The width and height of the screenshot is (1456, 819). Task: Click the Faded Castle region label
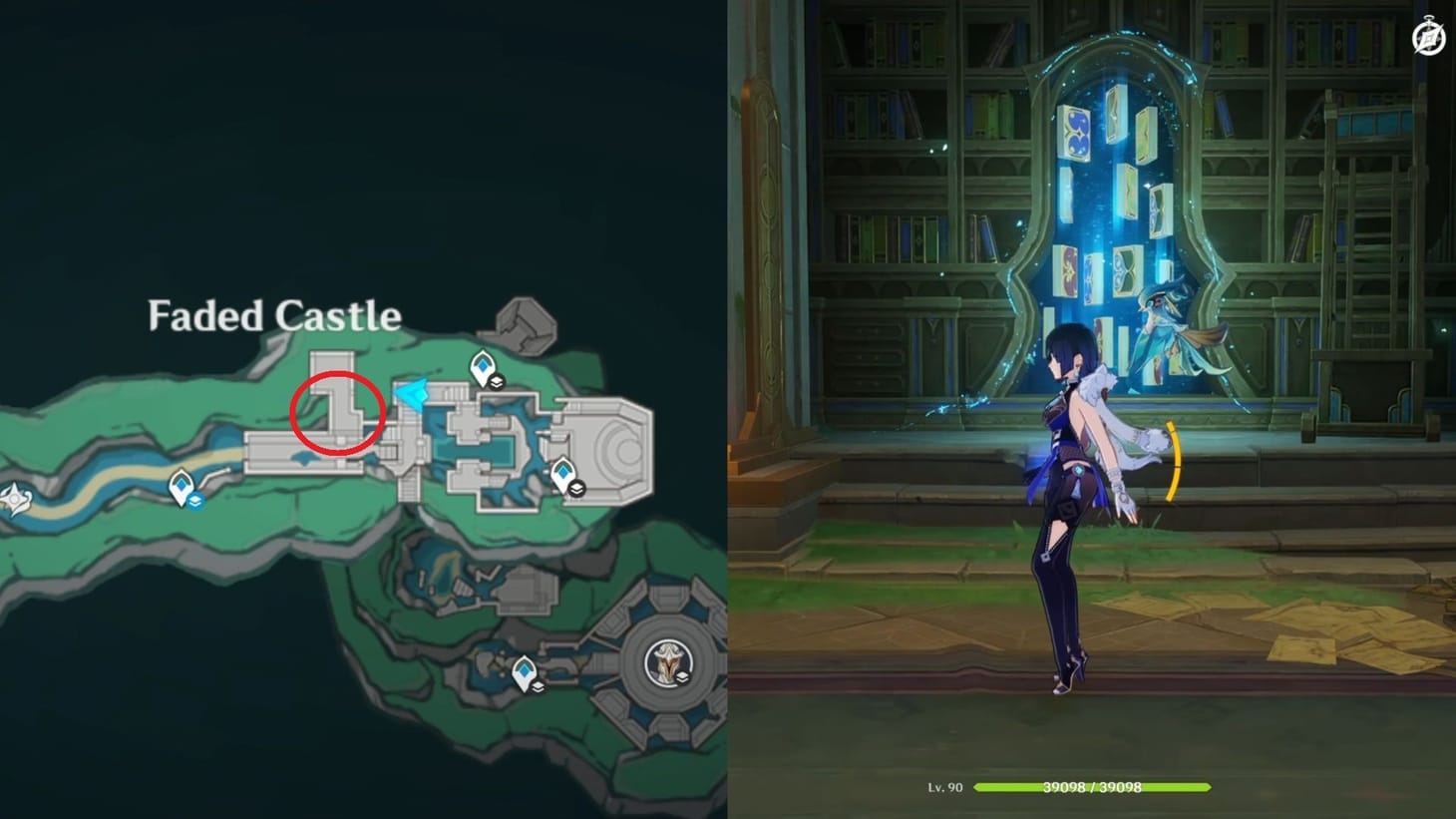(273, 316)
